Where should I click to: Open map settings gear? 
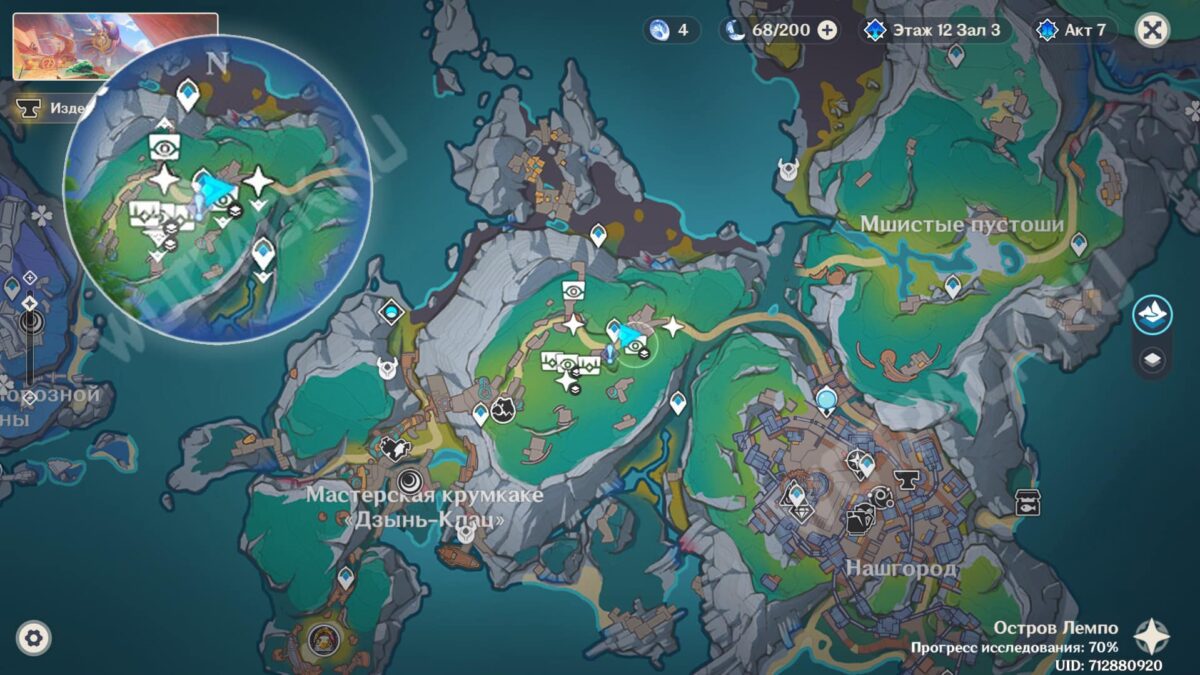[x=33, y=637]
